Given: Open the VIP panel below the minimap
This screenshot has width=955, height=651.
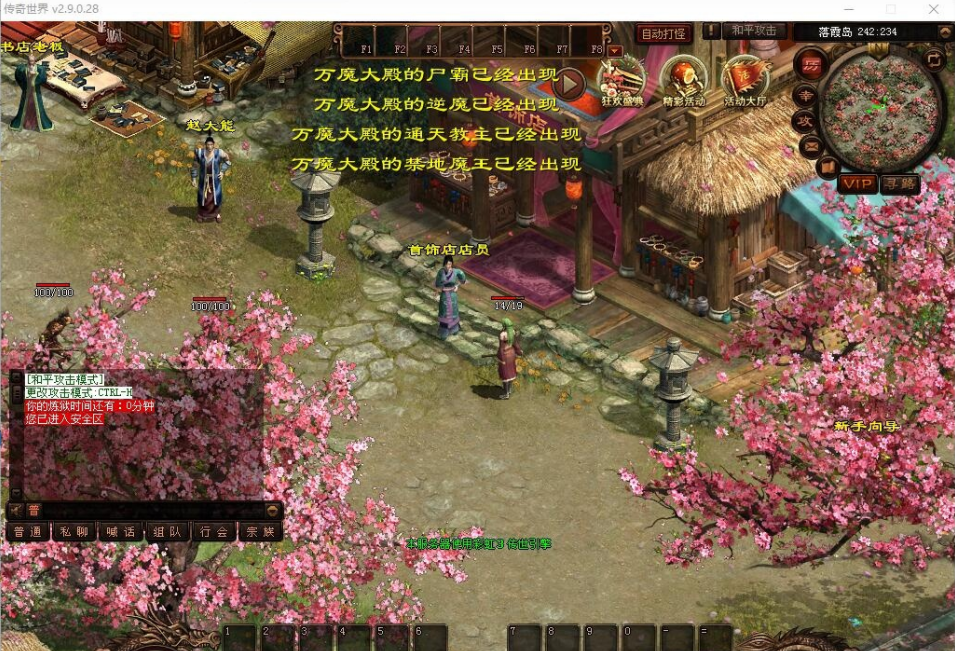Looking at the screenshot, I should (x=857, y=183).
